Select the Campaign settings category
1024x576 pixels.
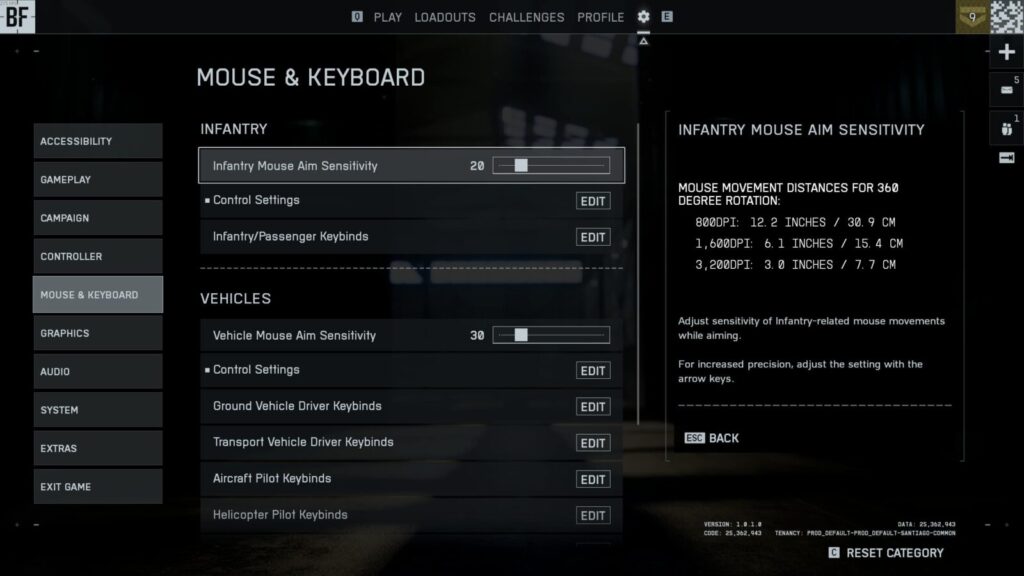[97, 218]
